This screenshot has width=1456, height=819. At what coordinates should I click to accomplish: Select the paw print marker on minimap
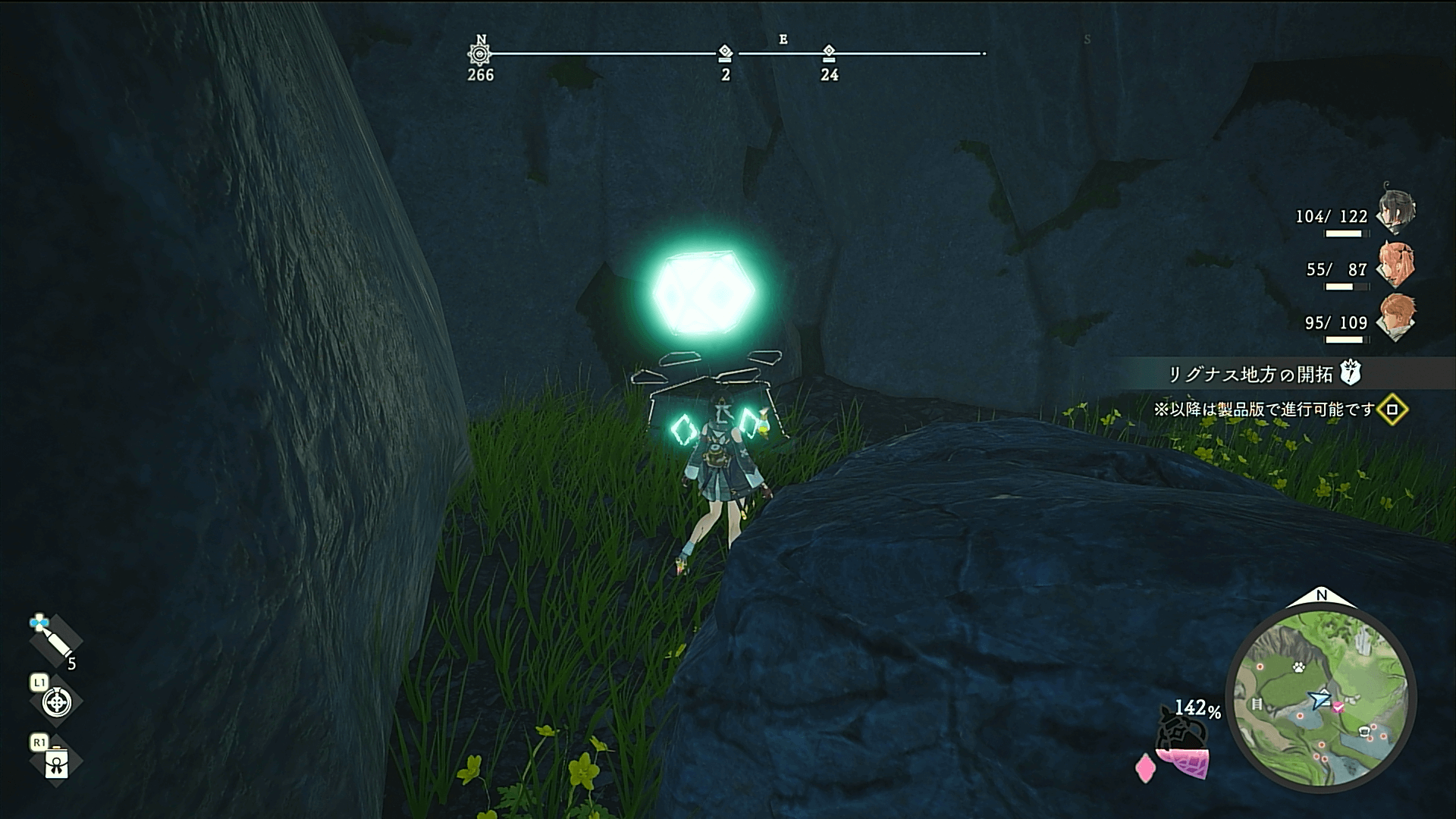pyautogui.click(x=1298, y=668)
